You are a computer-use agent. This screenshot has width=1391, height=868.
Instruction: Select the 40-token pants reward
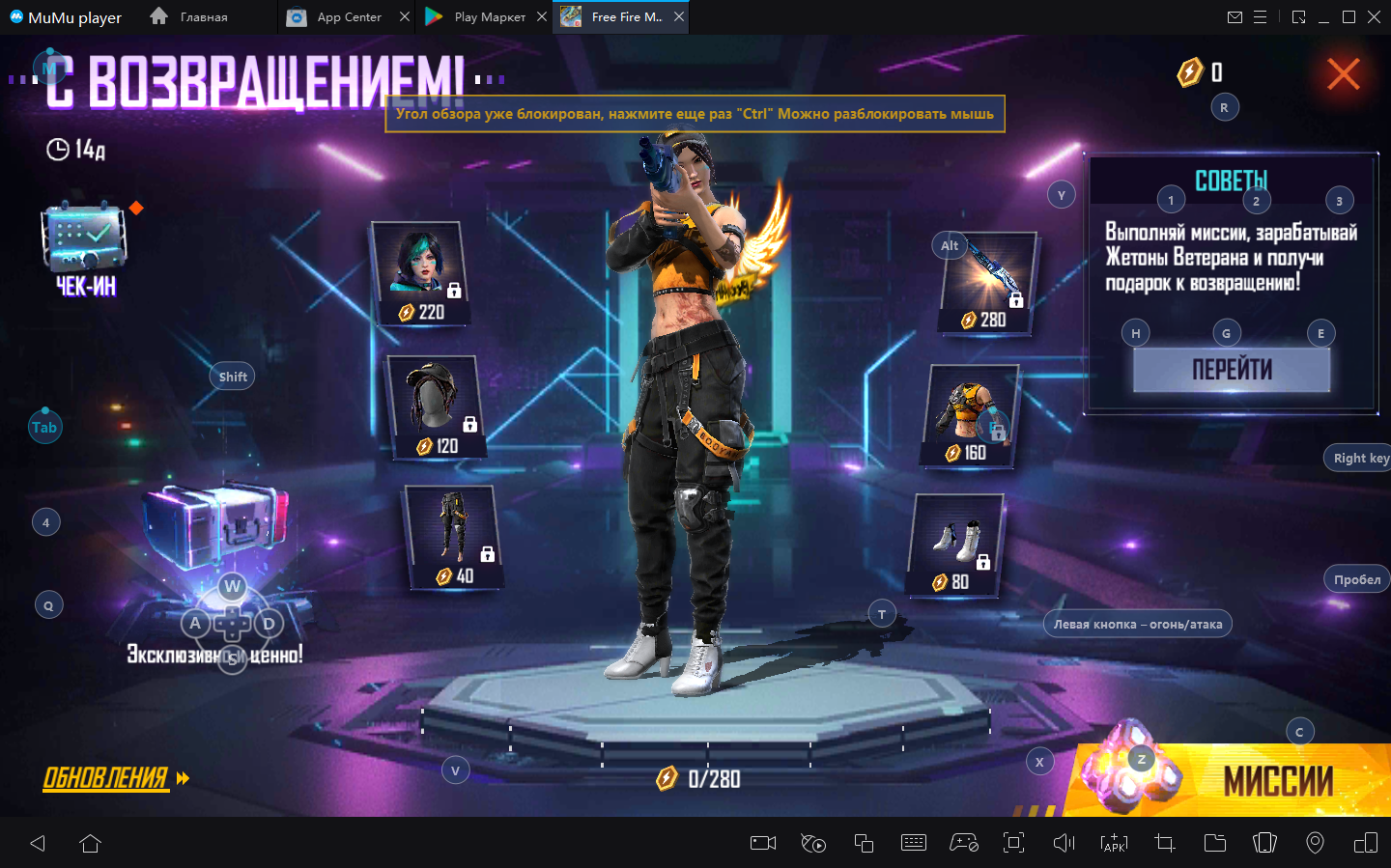tap(452, 537)
